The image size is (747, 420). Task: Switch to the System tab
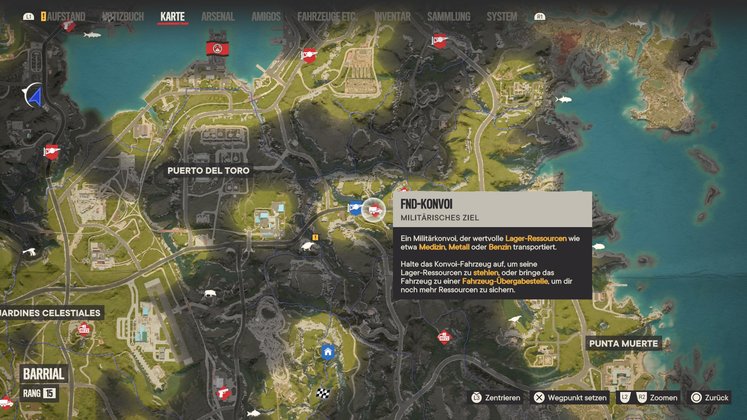coord(502,17)
